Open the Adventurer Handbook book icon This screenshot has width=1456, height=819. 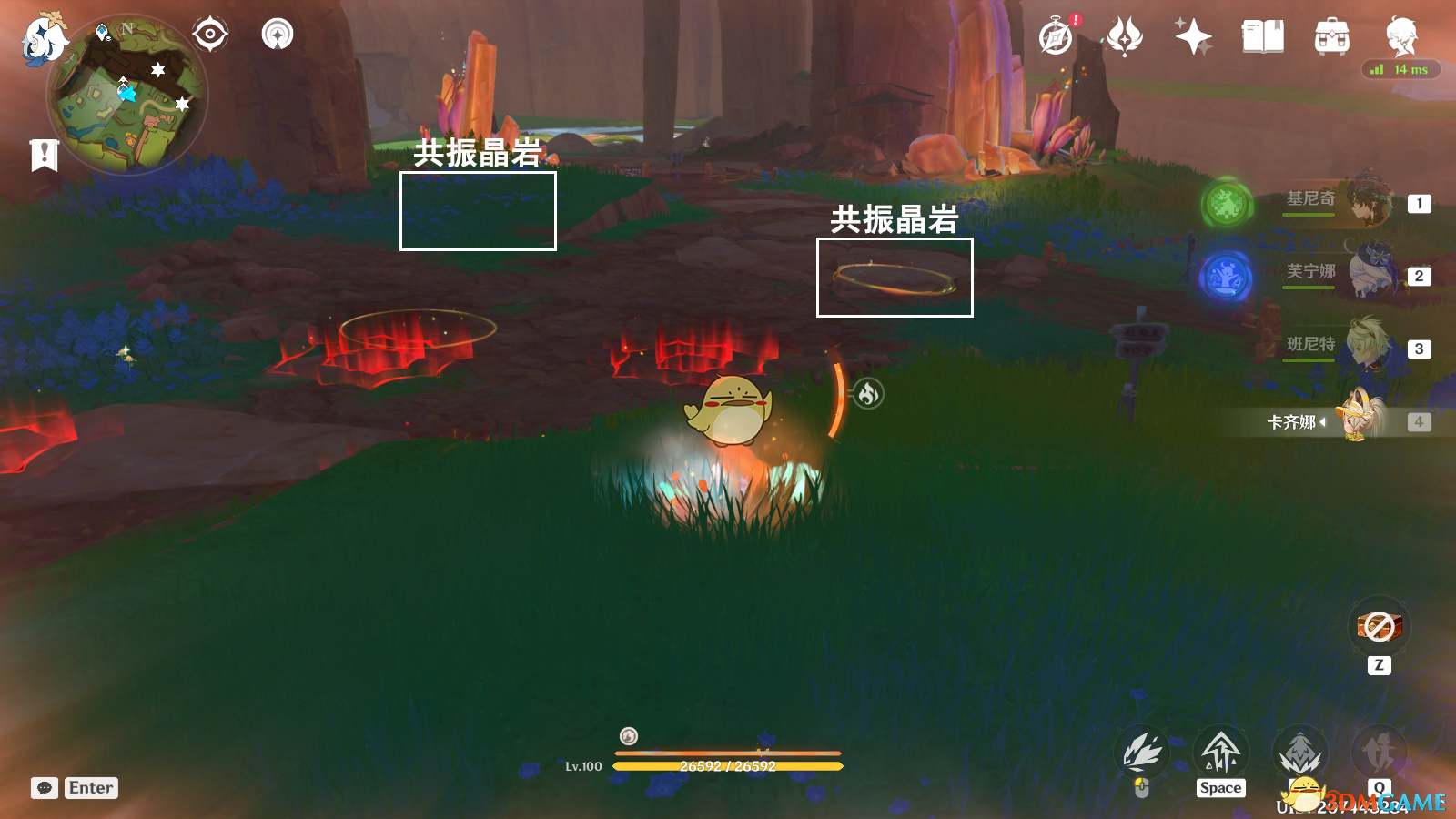(x=1260, y=35)
